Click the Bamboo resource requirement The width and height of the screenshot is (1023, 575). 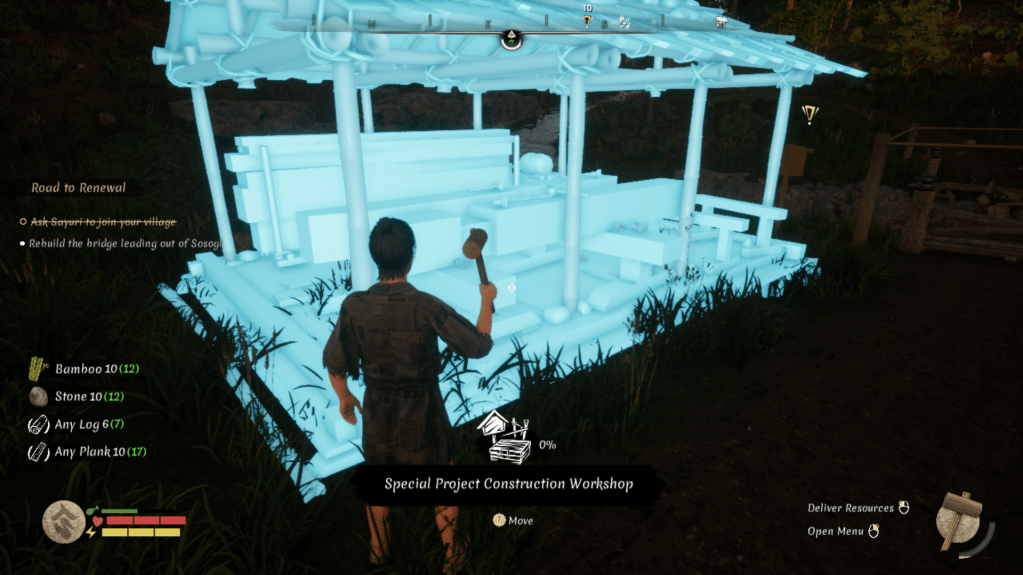(x=84, y=369)
